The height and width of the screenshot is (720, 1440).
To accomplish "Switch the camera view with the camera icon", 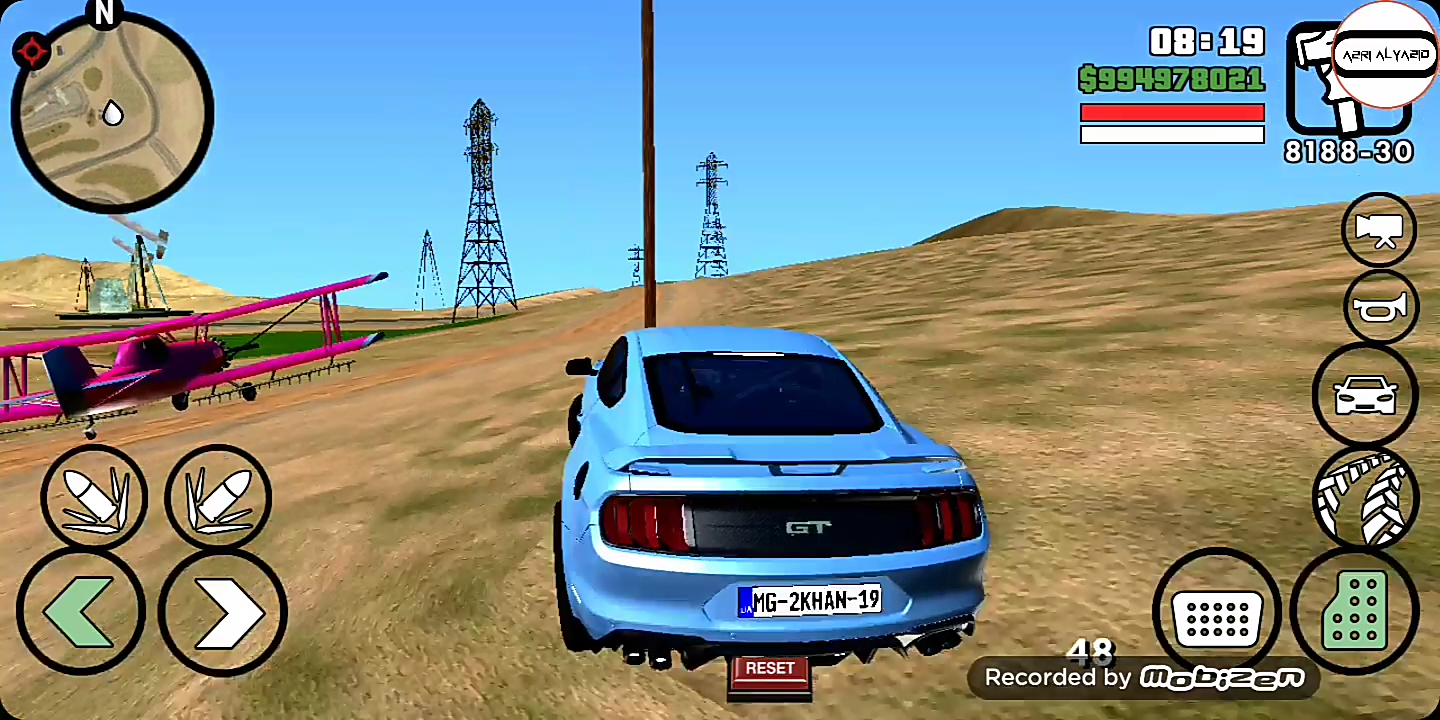I will pos(1379,230).
